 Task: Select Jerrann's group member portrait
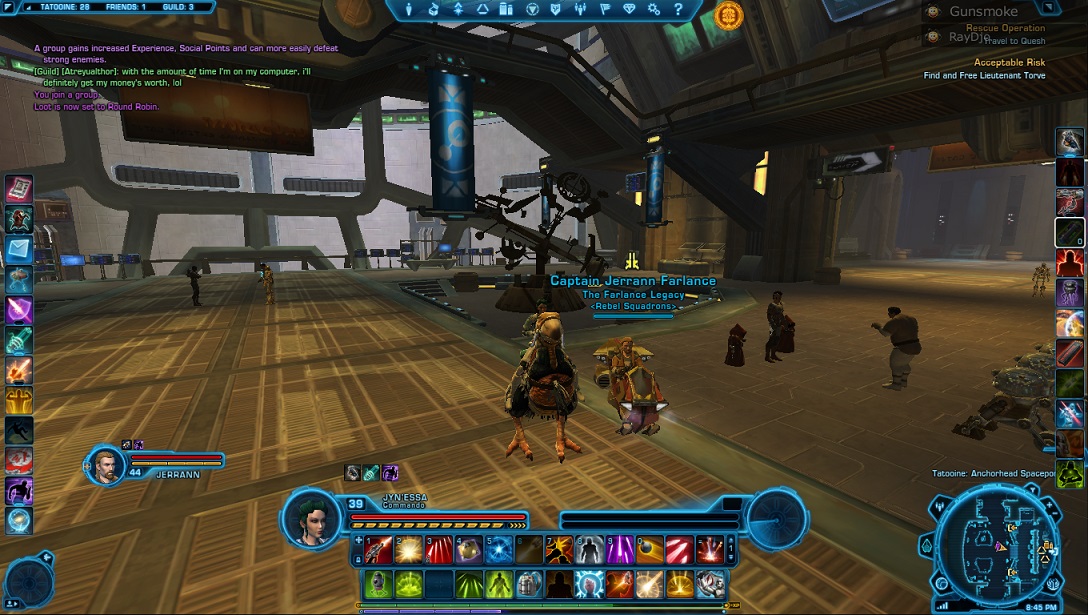tap(105, 464)
